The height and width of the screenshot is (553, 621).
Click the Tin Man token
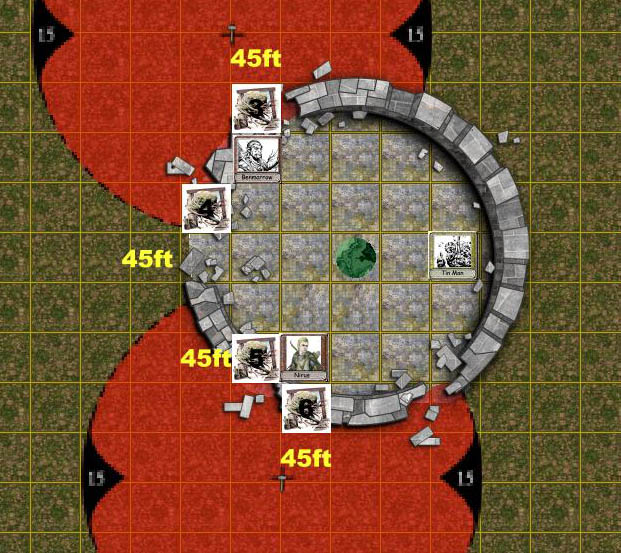point(454,255)
